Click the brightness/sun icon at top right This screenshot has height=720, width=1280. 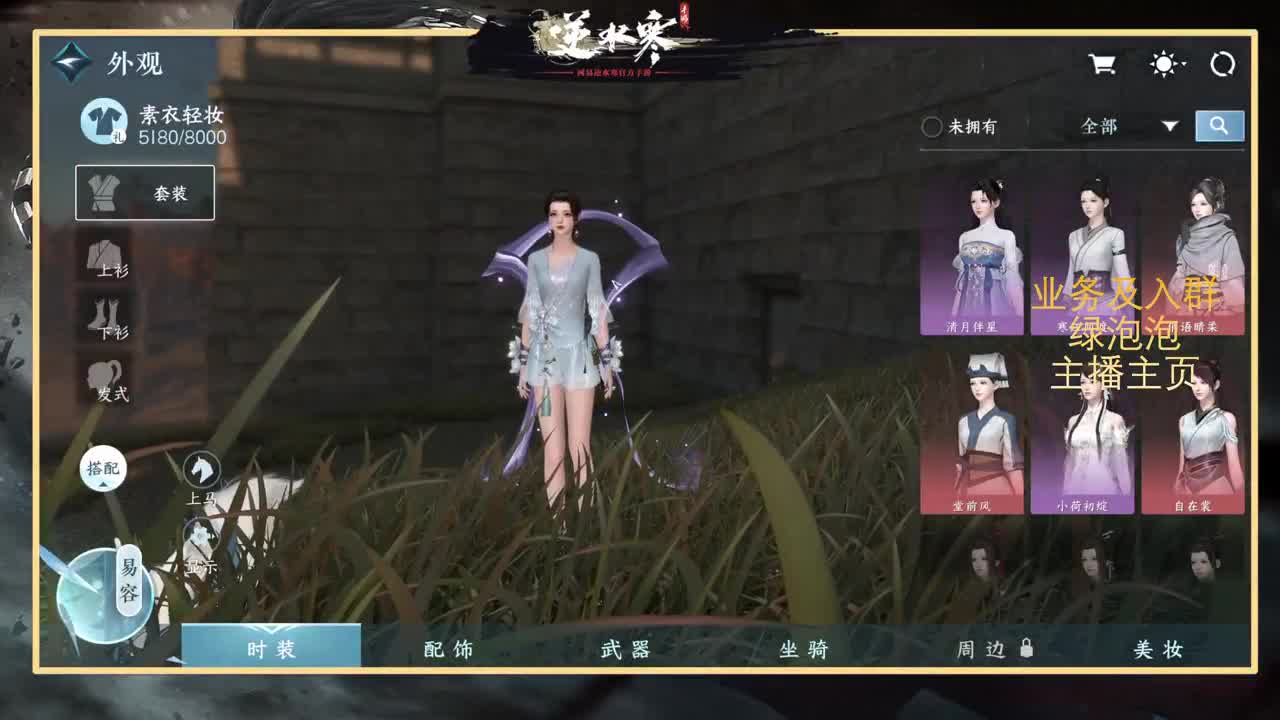[x=1163, y=63]
